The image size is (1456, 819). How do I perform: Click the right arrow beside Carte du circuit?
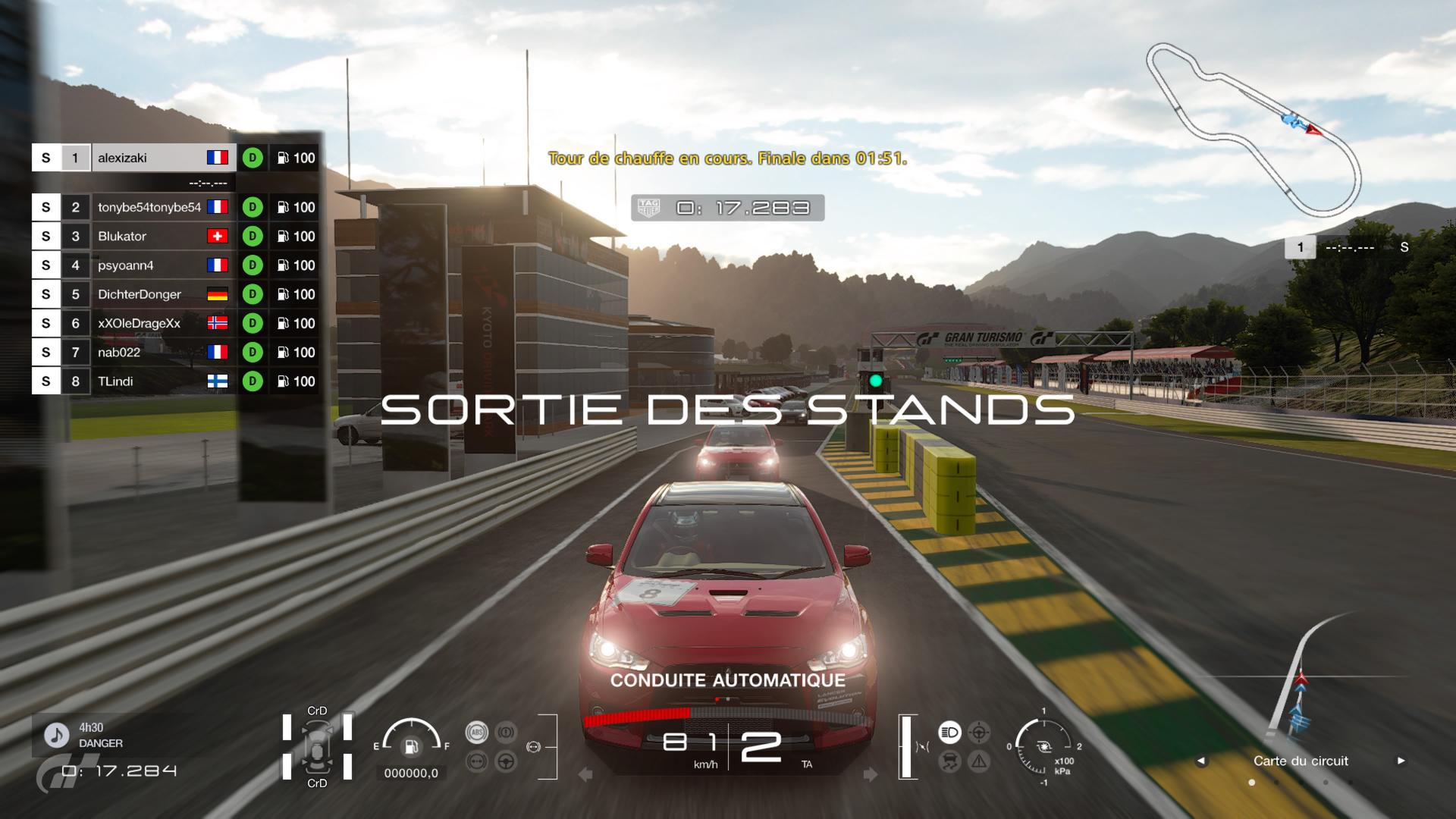point(1401,761)
